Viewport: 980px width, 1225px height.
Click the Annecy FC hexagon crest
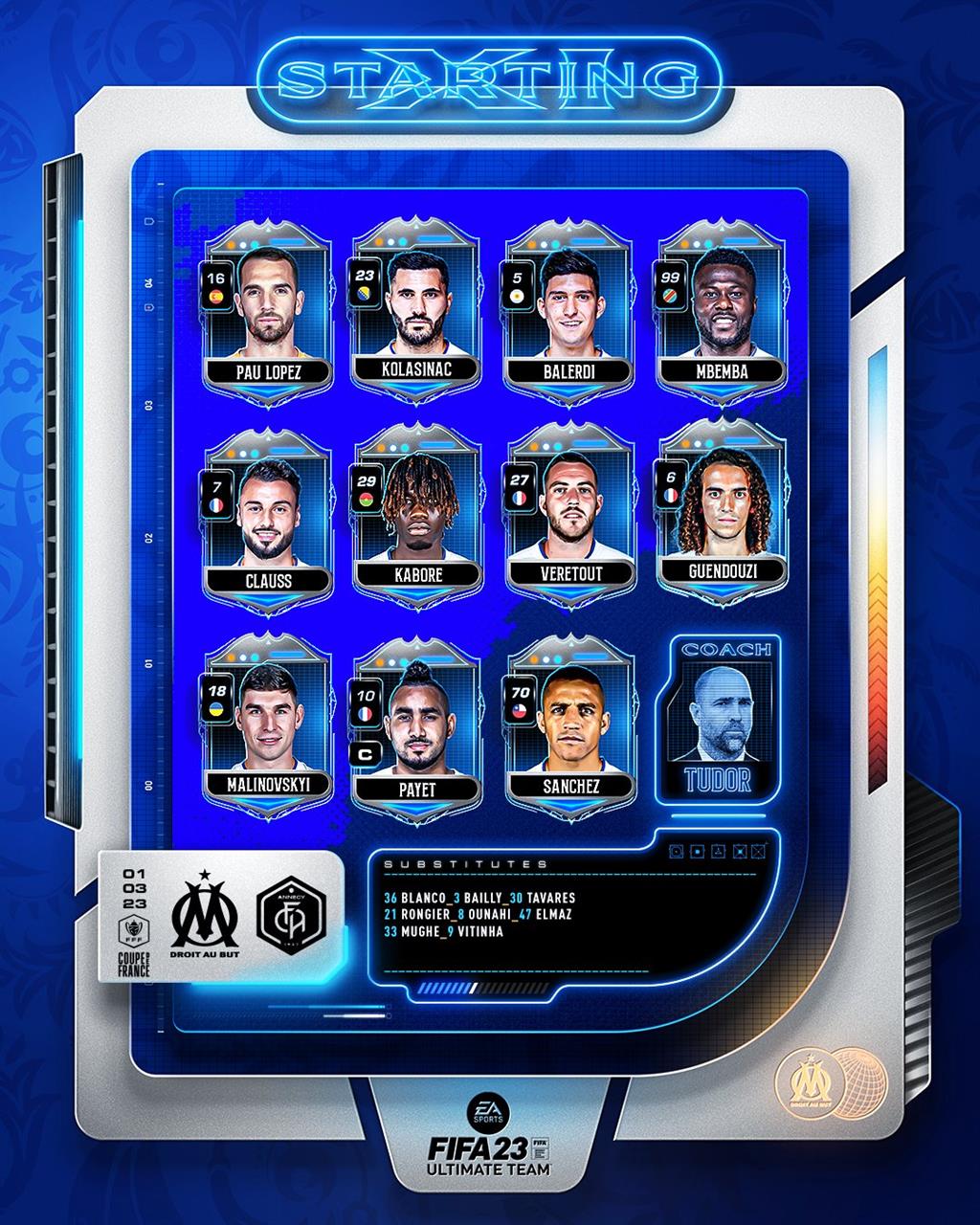[x=291, y=917]
